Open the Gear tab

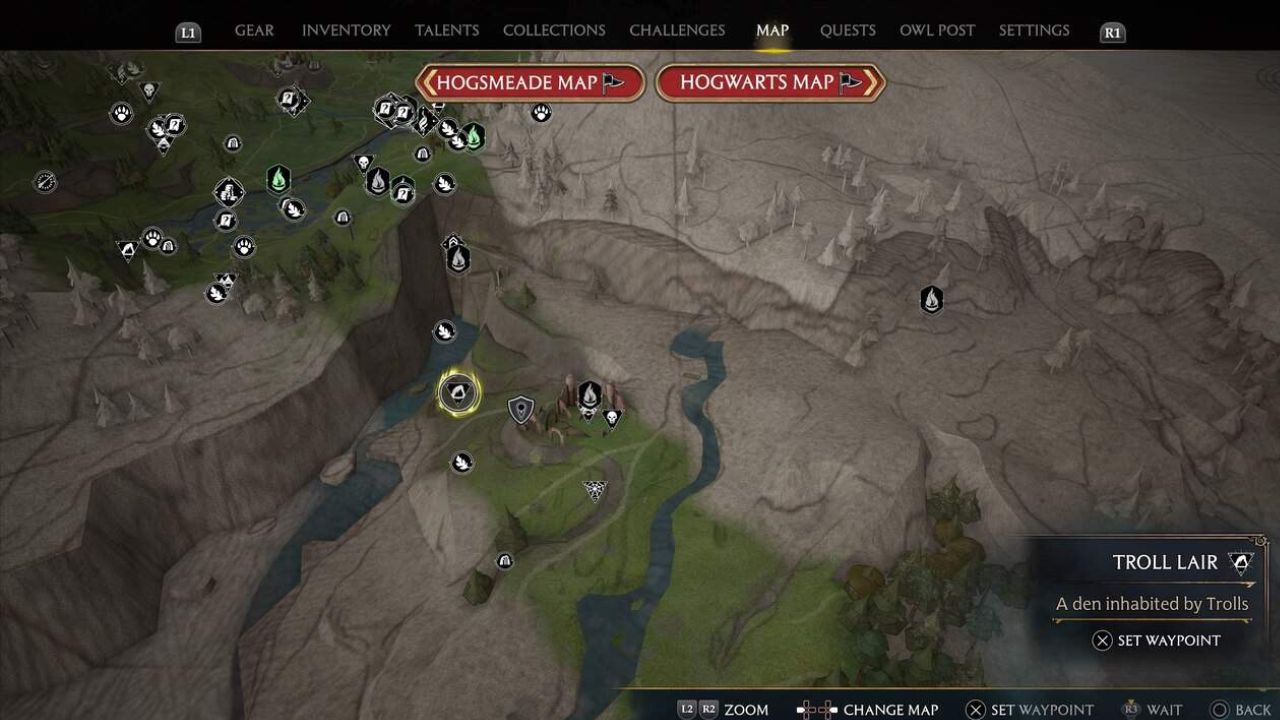[x=254, y=30]
